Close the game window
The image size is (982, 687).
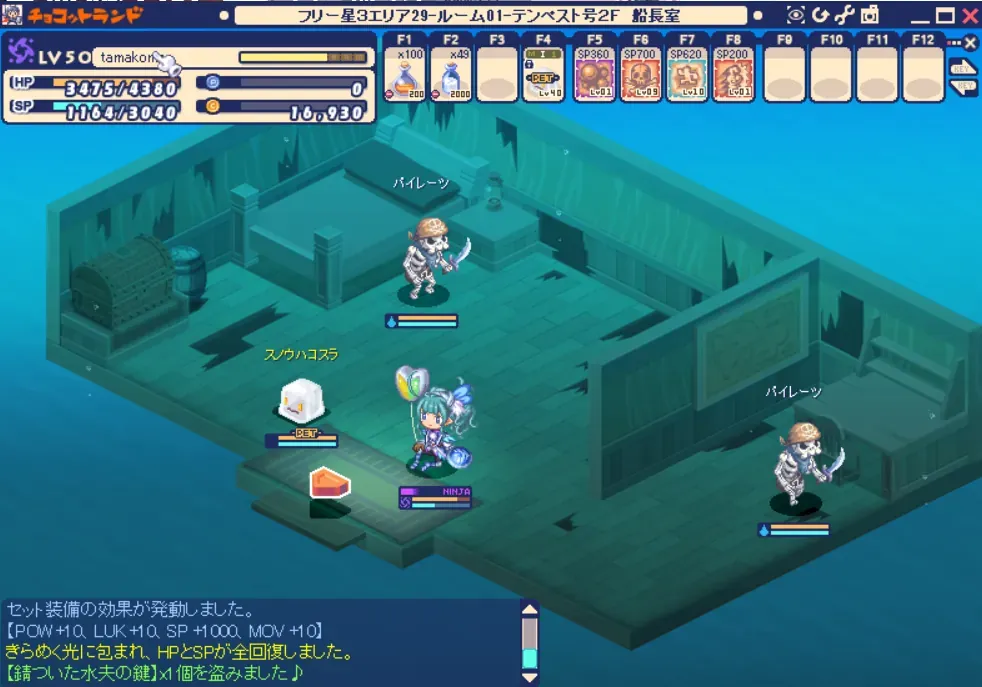(969, 15)
